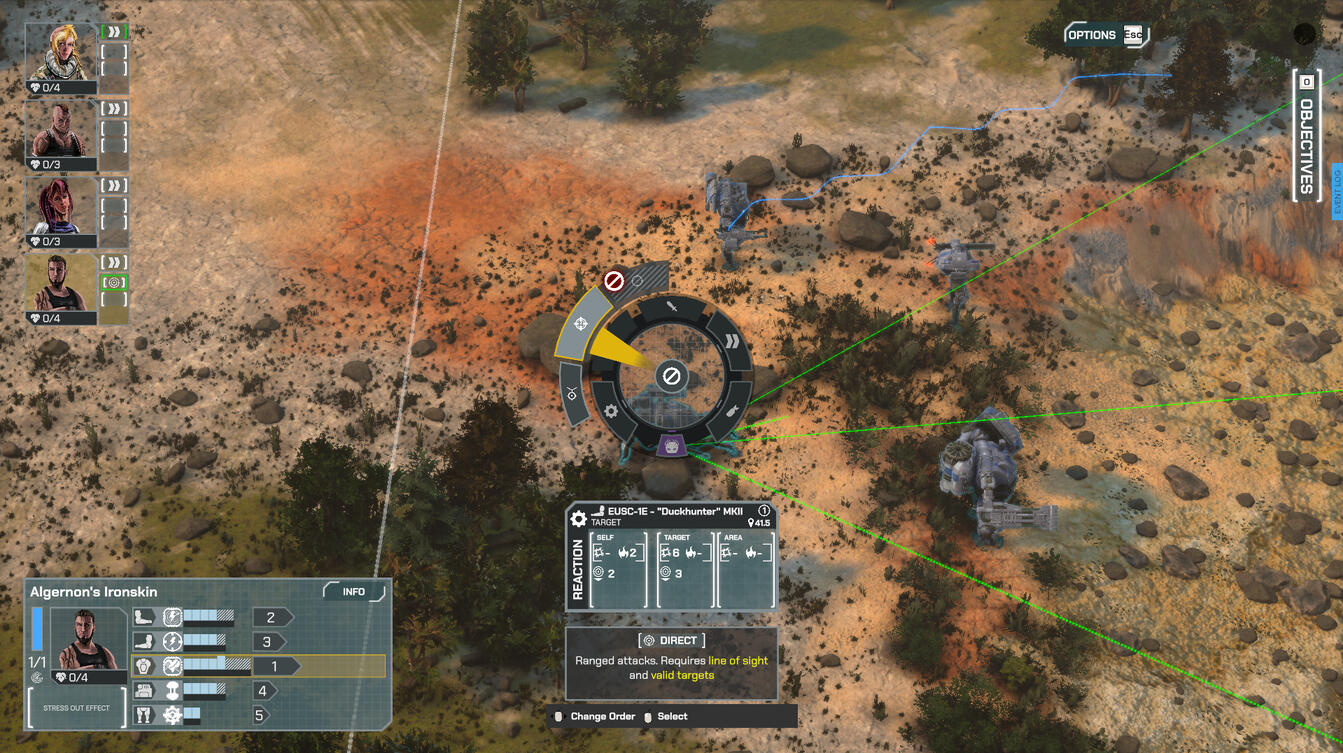Choose the bomb order on the wheel

[x=732, y=411]
